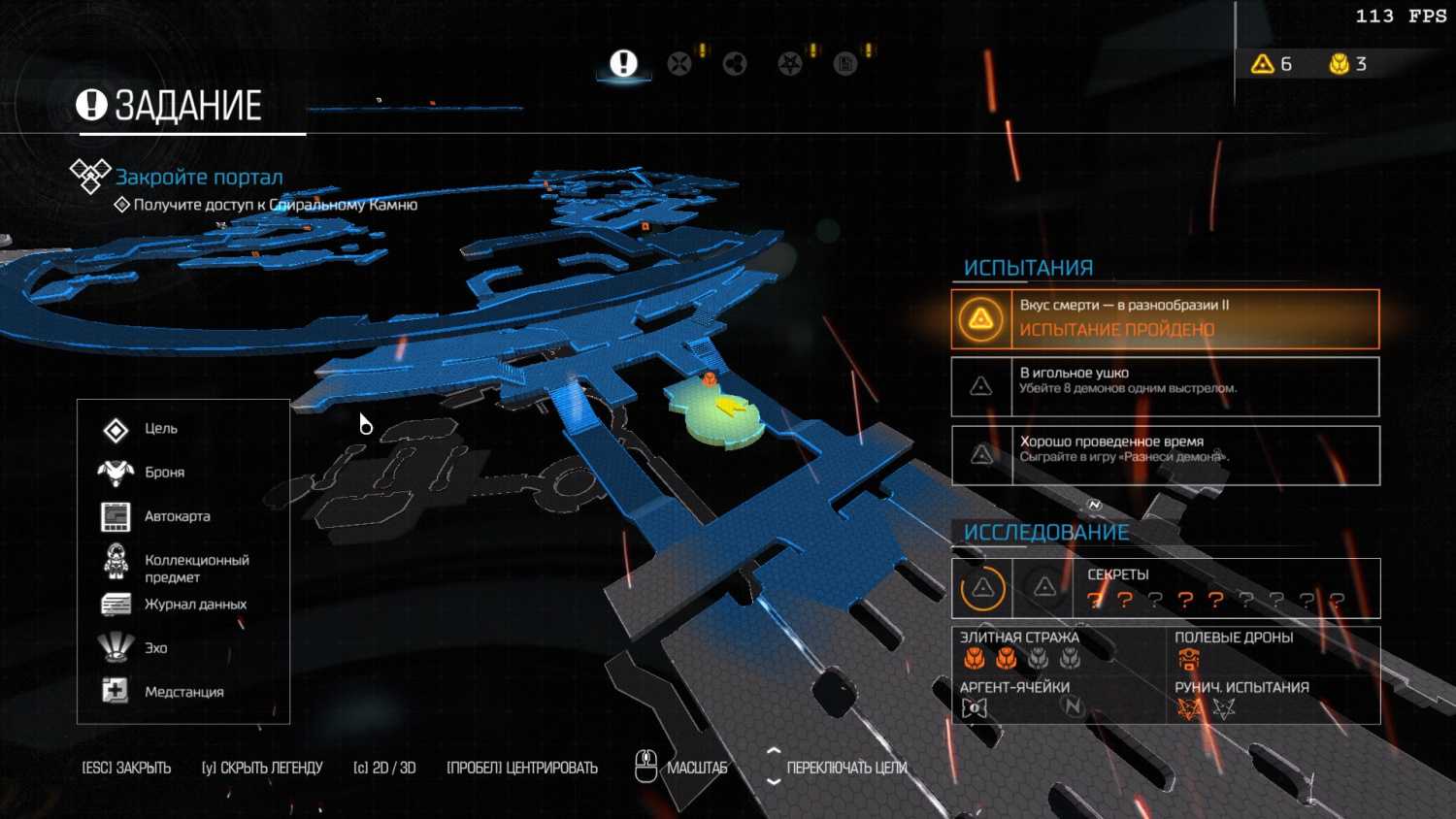Click the 'Цель' legend entry

coord(161,429)
